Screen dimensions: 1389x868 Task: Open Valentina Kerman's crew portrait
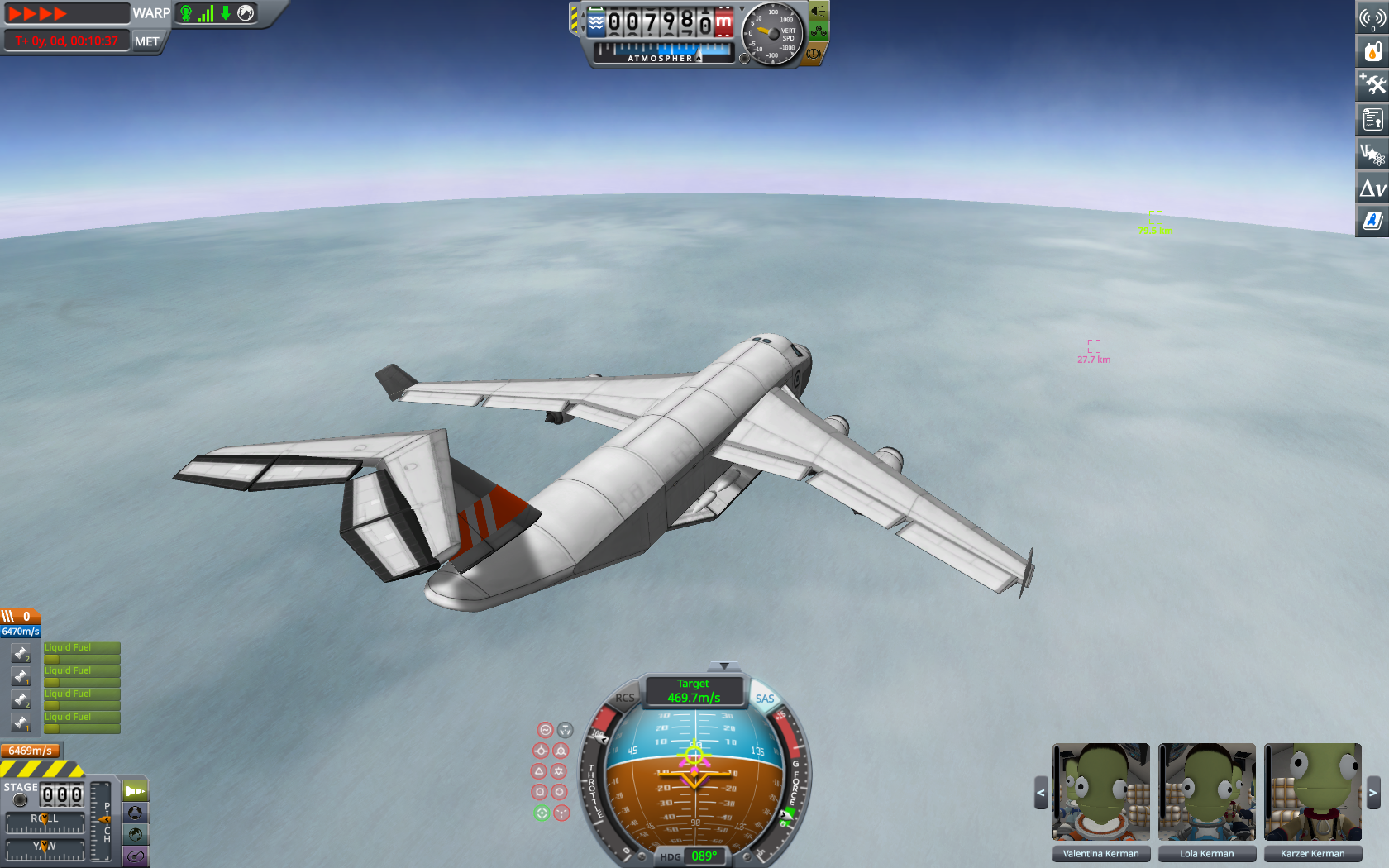coord(1100,791)
